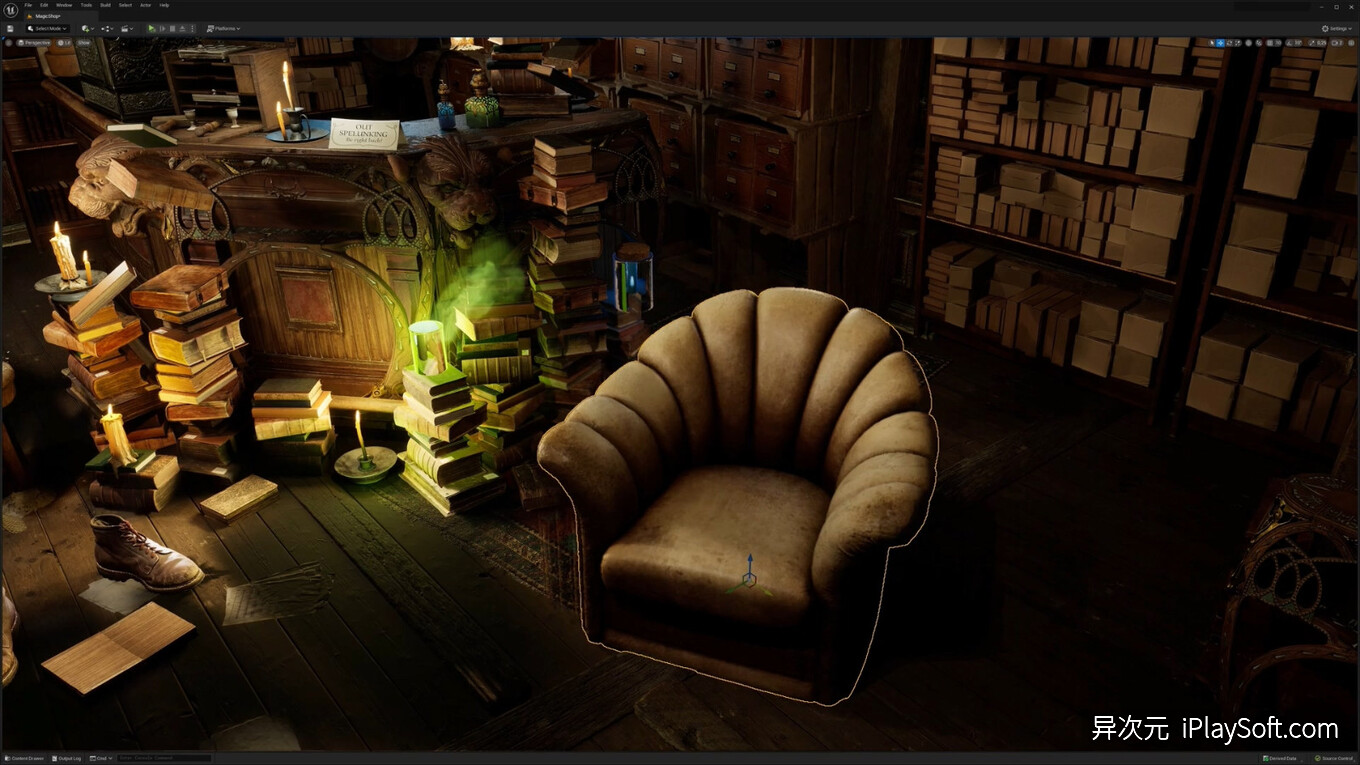Open the Platforms dropdown
This screenshot has height=765, width=1360.
click(223, 28)
